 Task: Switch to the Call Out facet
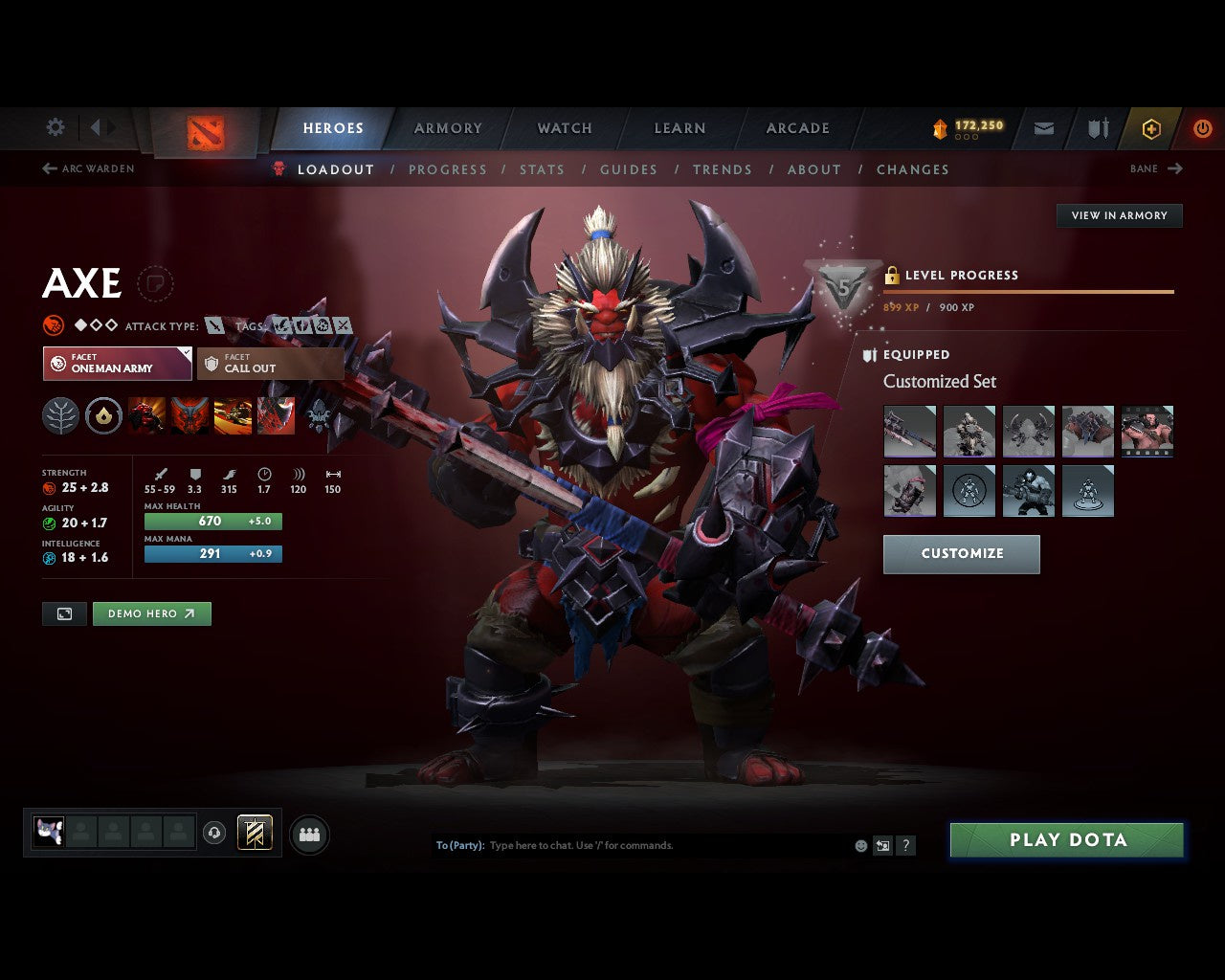click(x=271, y=364)
